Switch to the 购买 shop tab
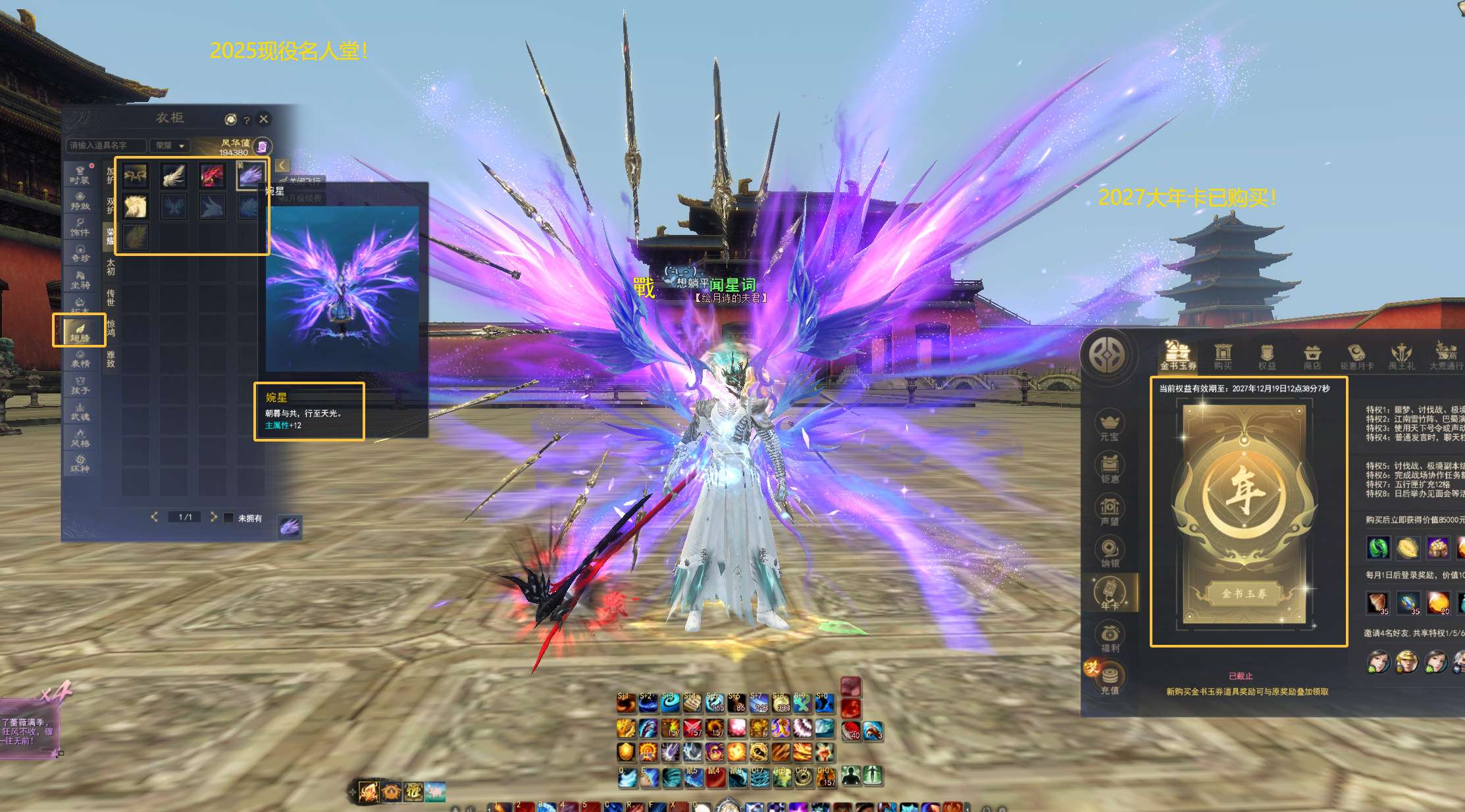 (x=1223, y=357)
